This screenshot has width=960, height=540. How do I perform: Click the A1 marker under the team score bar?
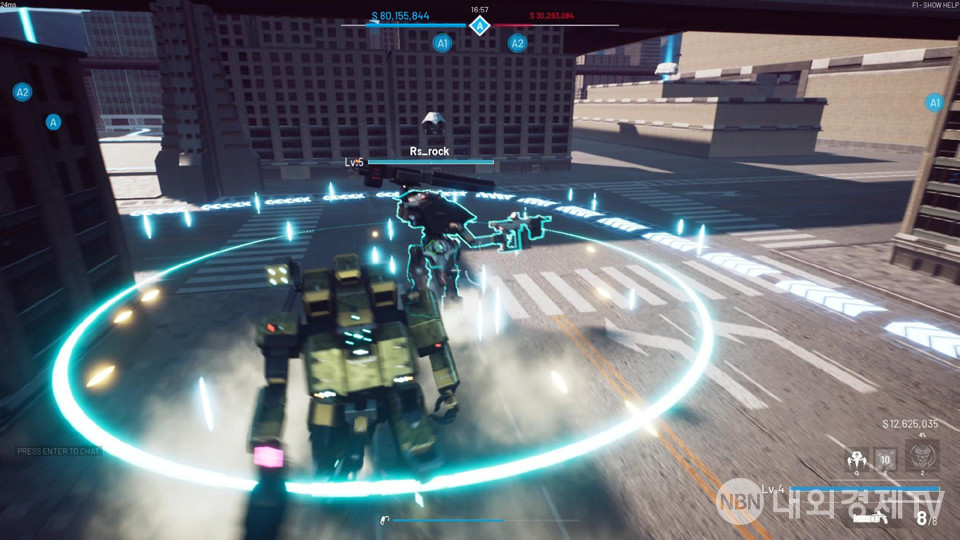tap(443, 43)
